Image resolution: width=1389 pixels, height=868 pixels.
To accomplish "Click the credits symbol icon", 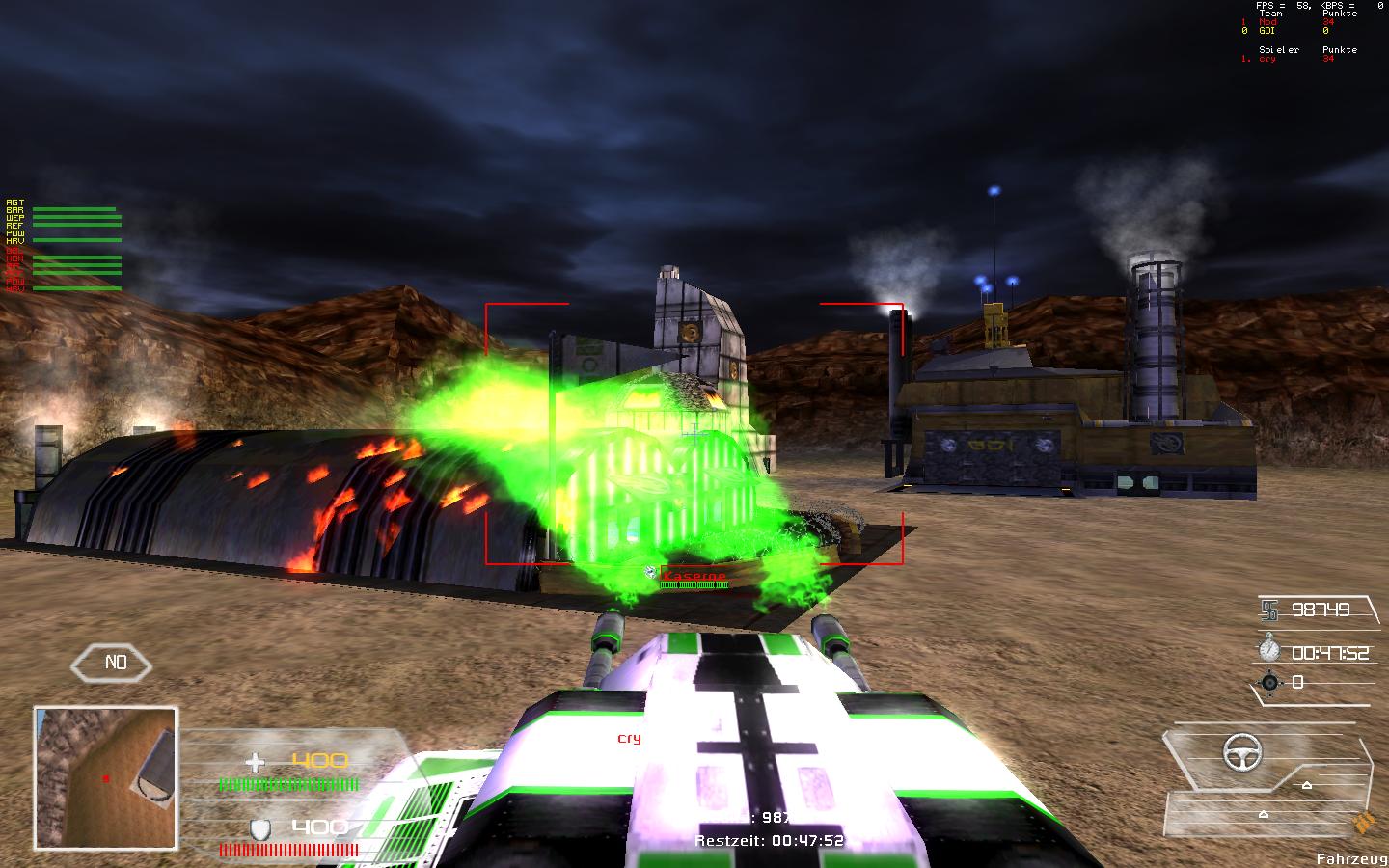I will tap(1268, 610).
